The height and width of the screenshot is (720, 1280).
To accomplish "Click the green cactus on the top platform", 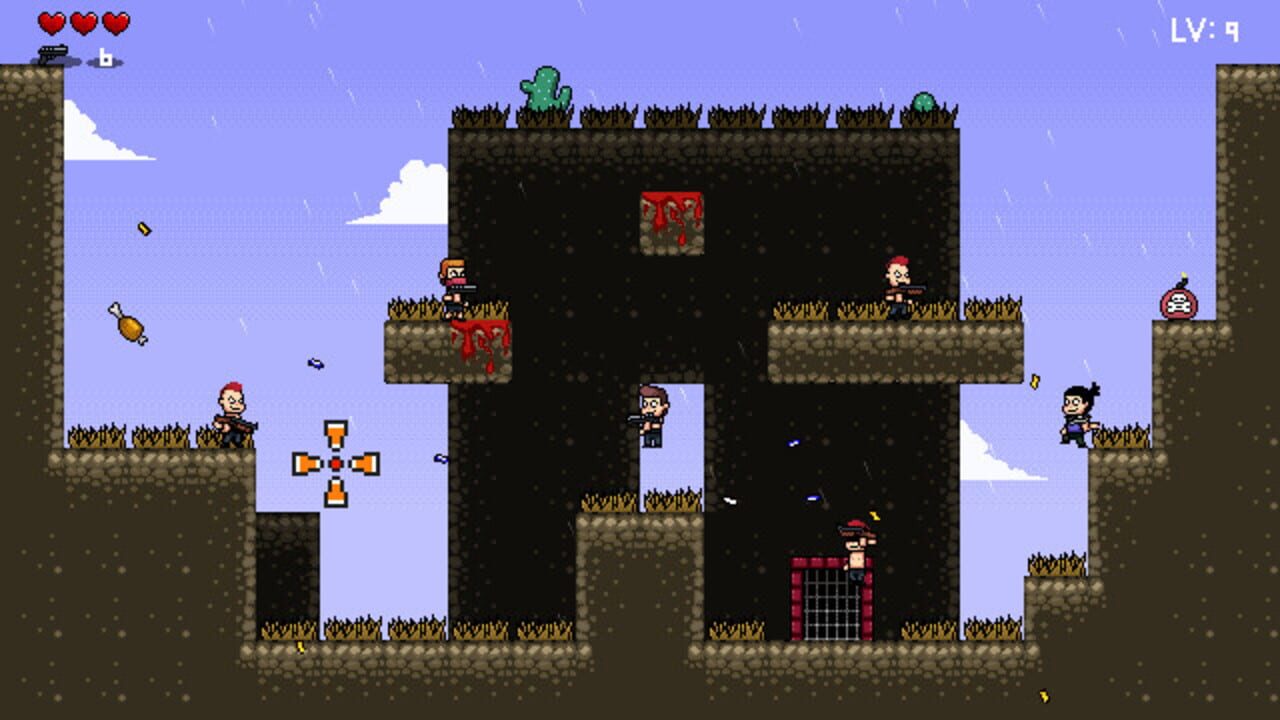I will coord(542,87).
